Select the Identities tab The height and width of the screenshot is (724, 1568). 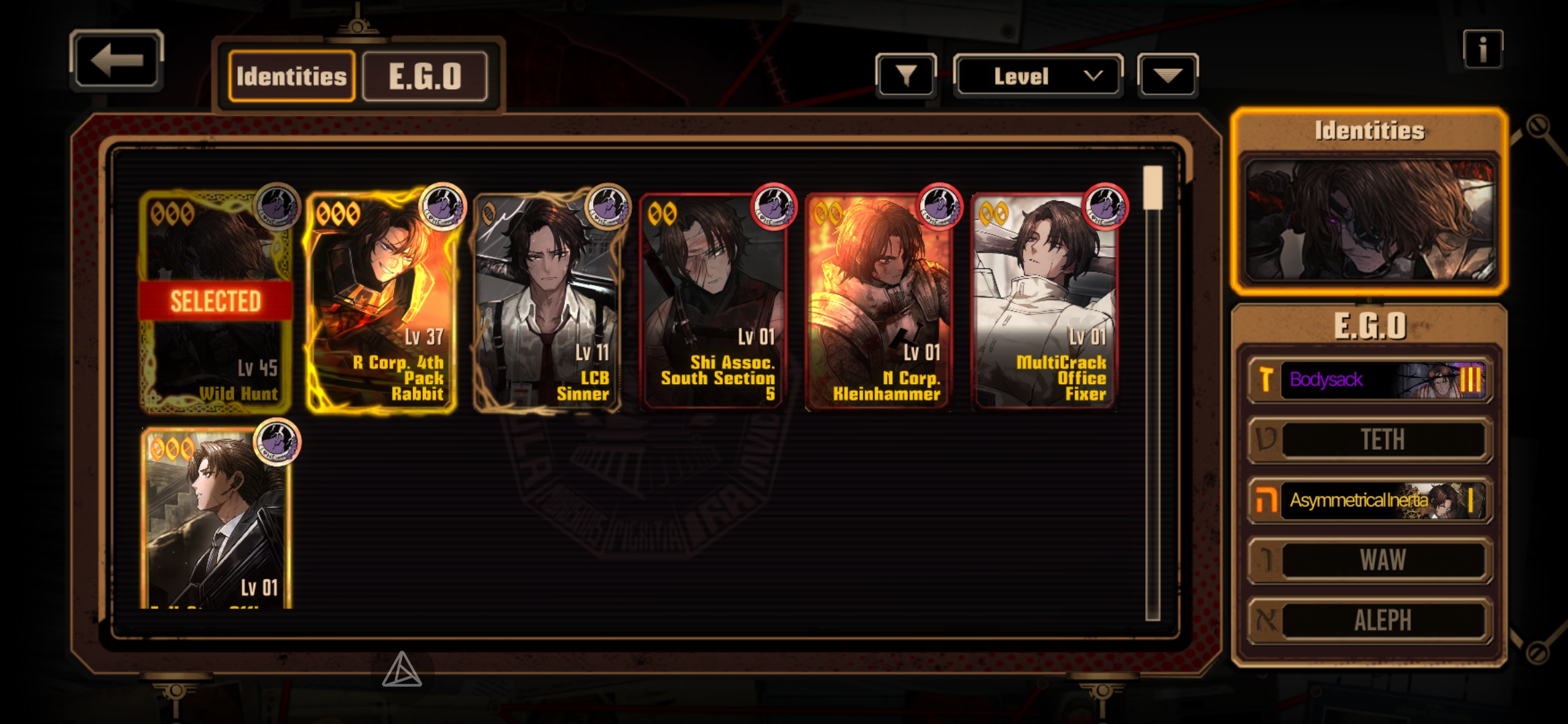click(291, 76)
